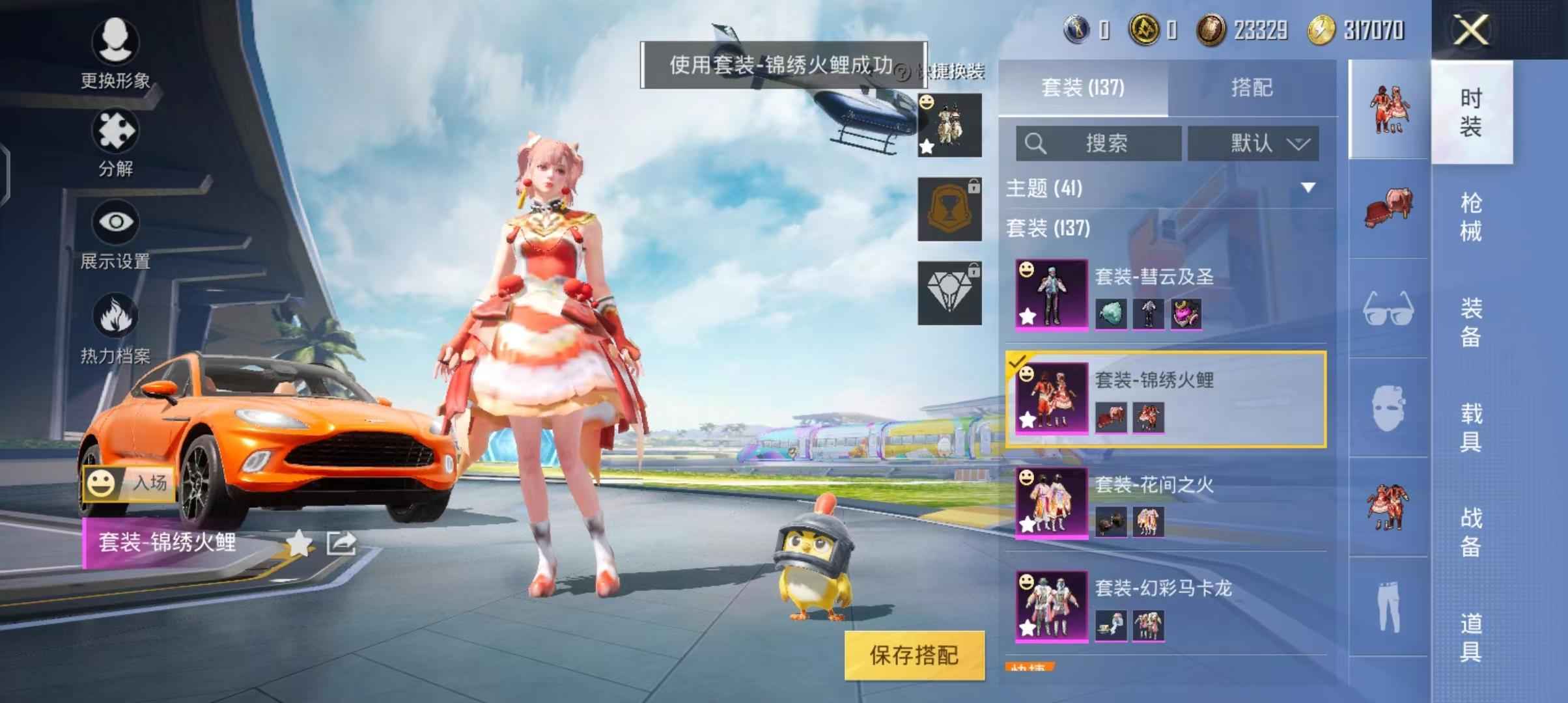Open 展示设置 display settings
The image size is (1568, 703).
(115, 234)
